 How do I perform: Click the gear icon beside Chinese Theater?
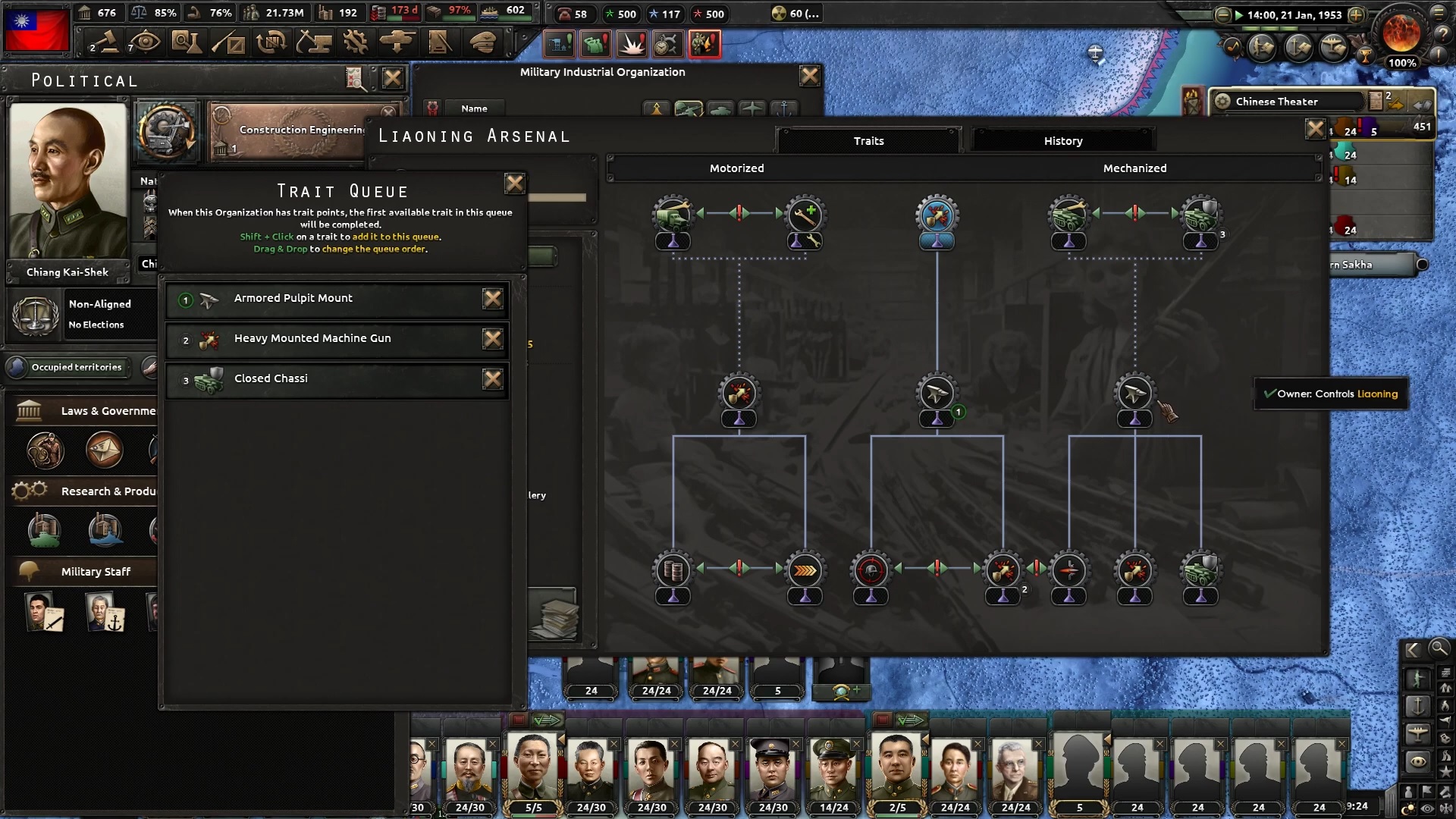point(1222,101)
